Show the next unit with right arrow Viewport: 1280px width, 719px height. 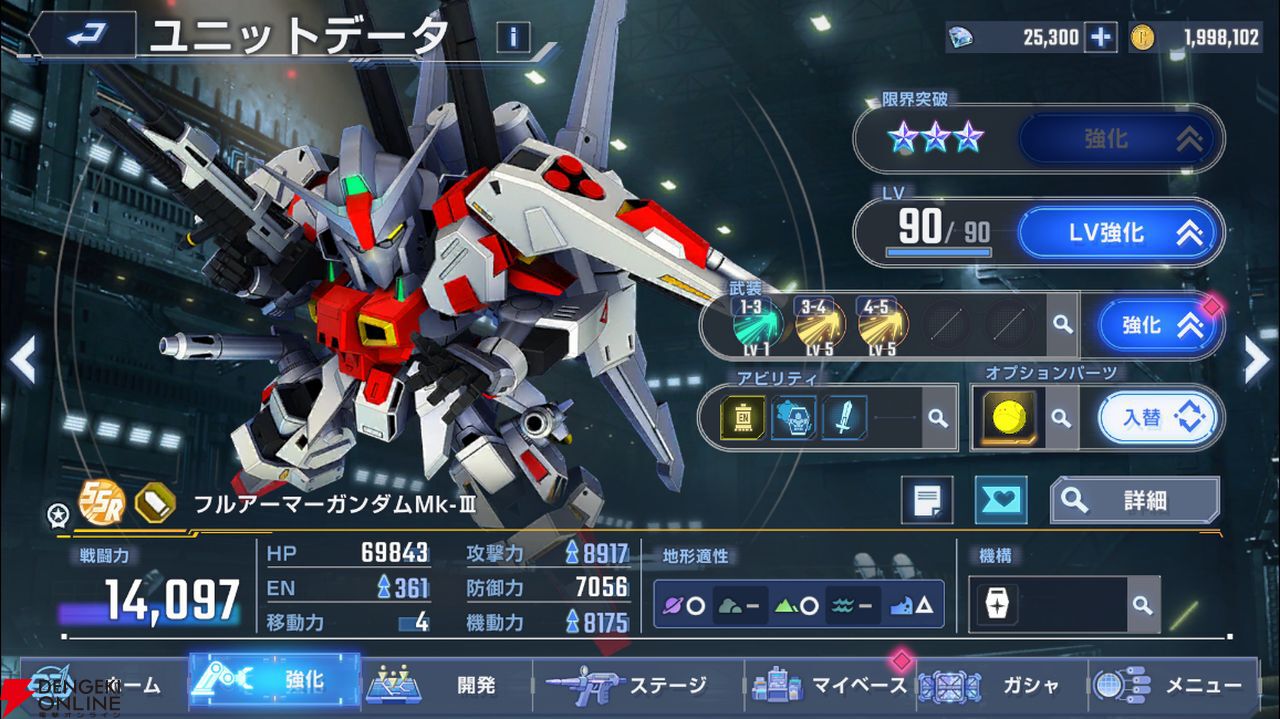[1256, 361]
